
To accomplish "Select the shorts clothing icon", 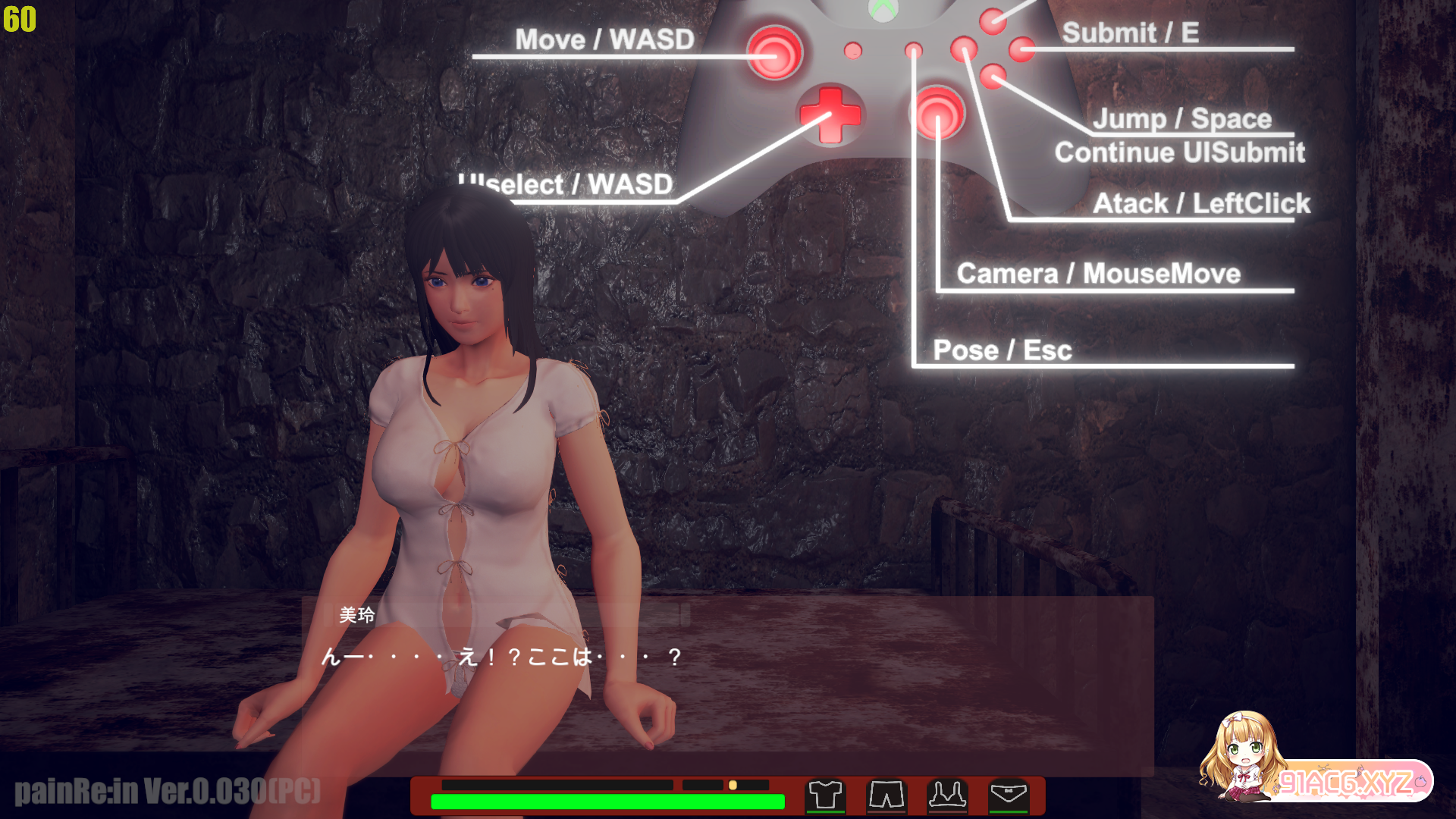I will pos(886,795).
